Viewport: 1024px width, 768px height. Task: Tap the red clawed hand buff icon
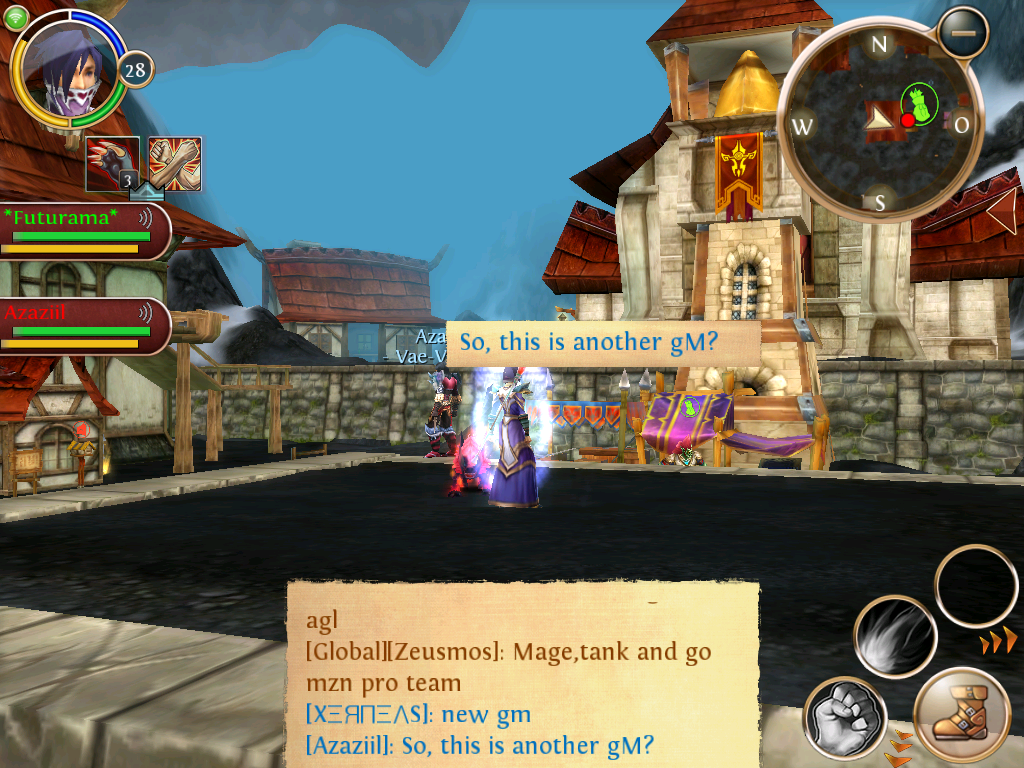point(112,163)
